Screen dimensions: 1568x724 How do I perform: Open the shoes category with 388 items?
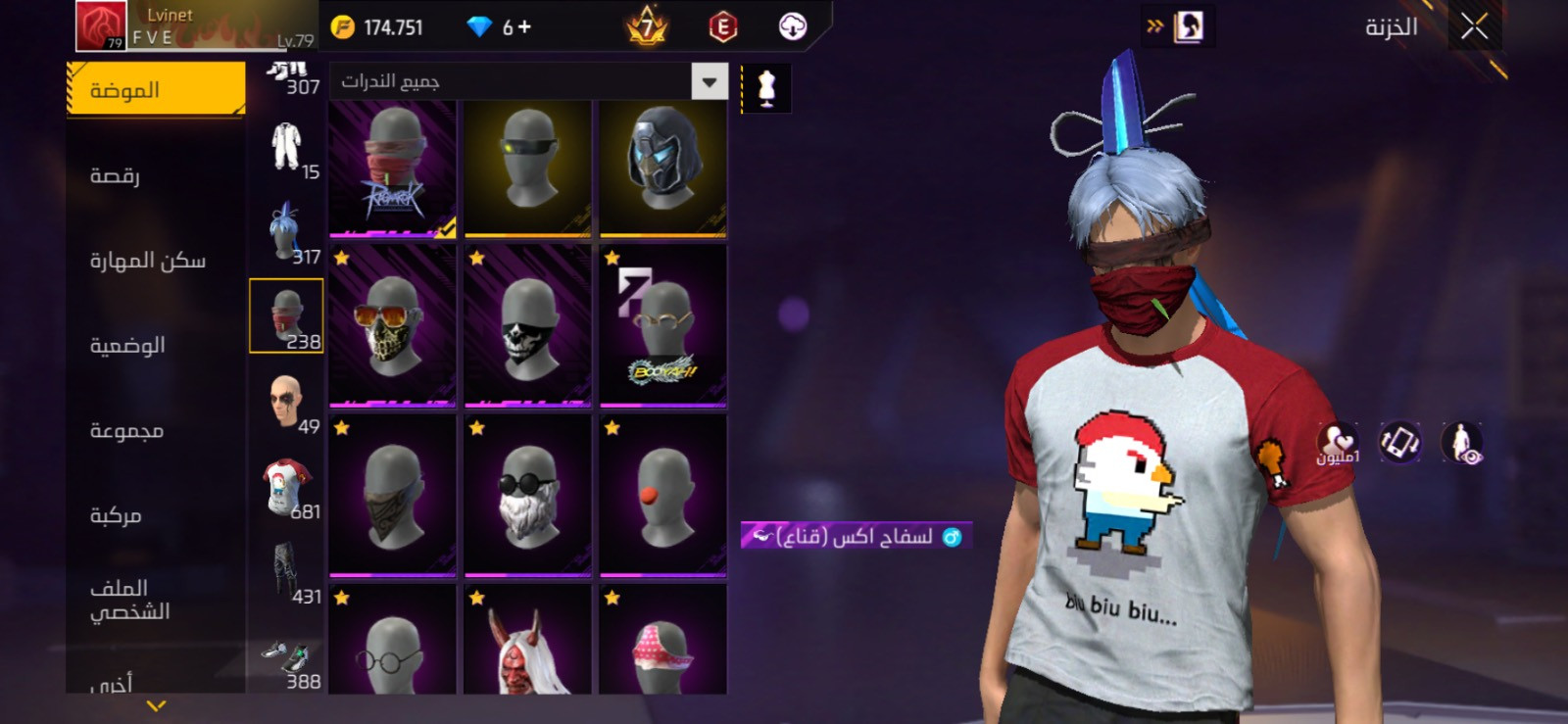coord(286,664)
